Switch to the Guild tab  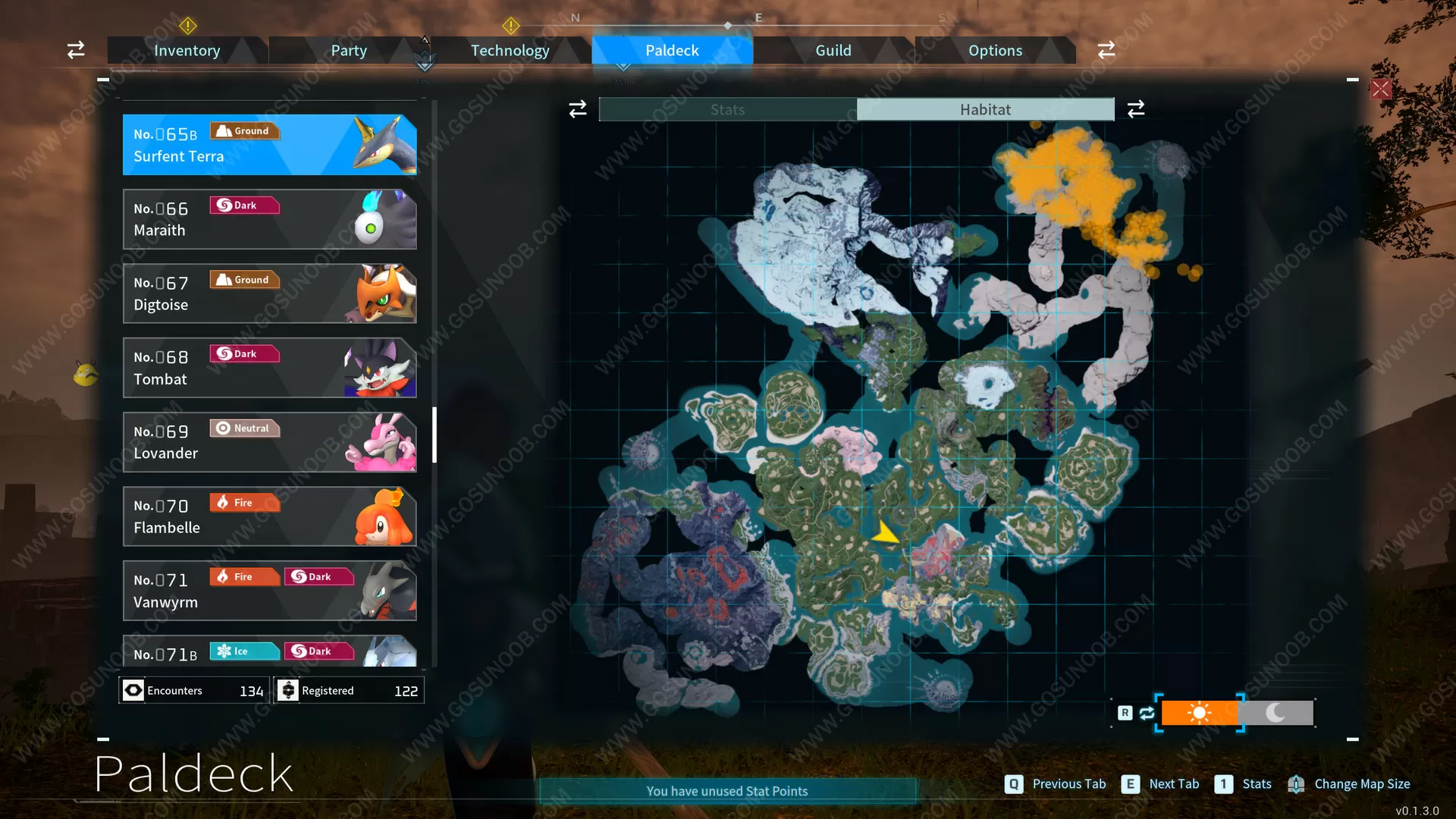pos(833,50)
